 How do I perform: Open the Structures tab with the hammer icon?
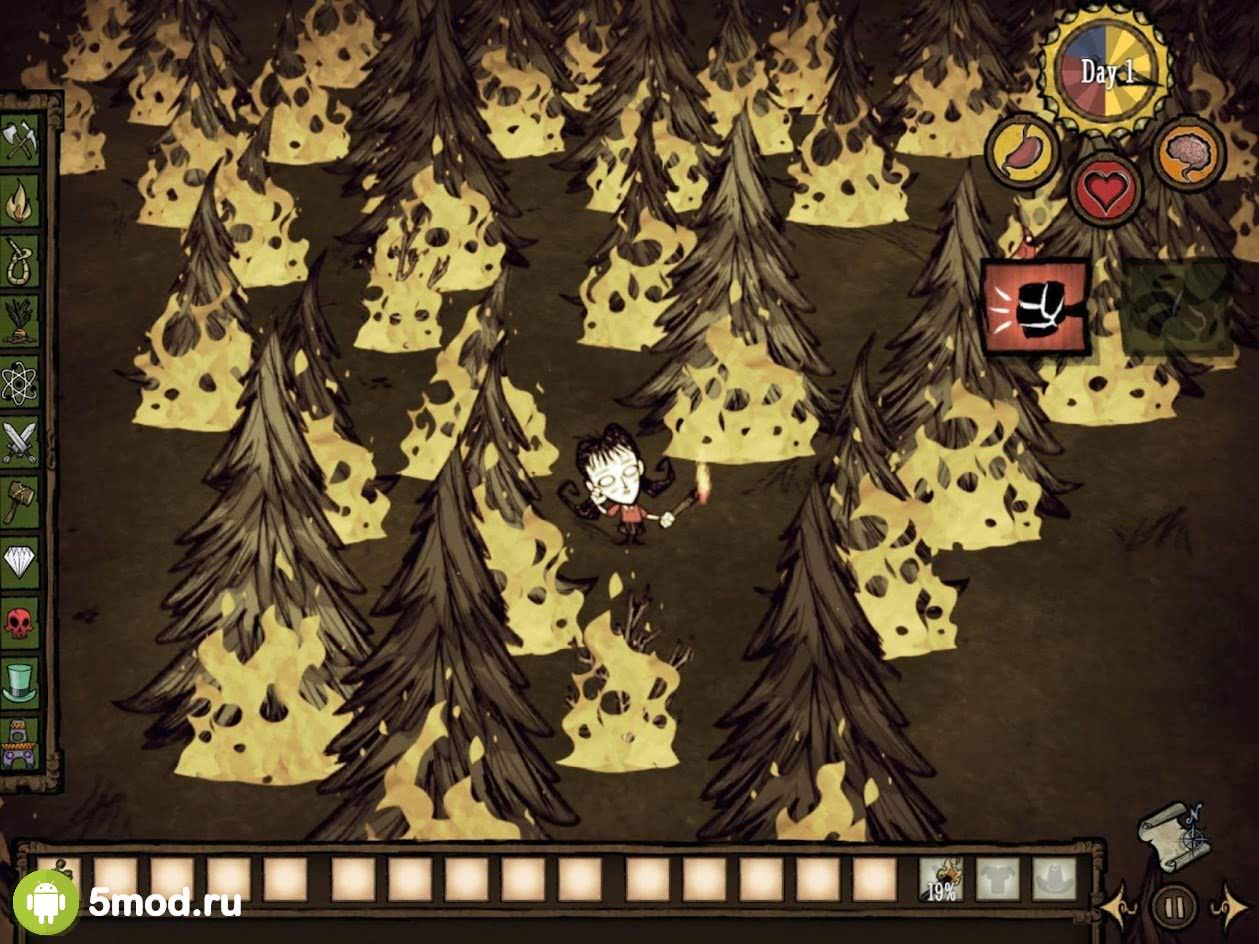pos(21,500)
